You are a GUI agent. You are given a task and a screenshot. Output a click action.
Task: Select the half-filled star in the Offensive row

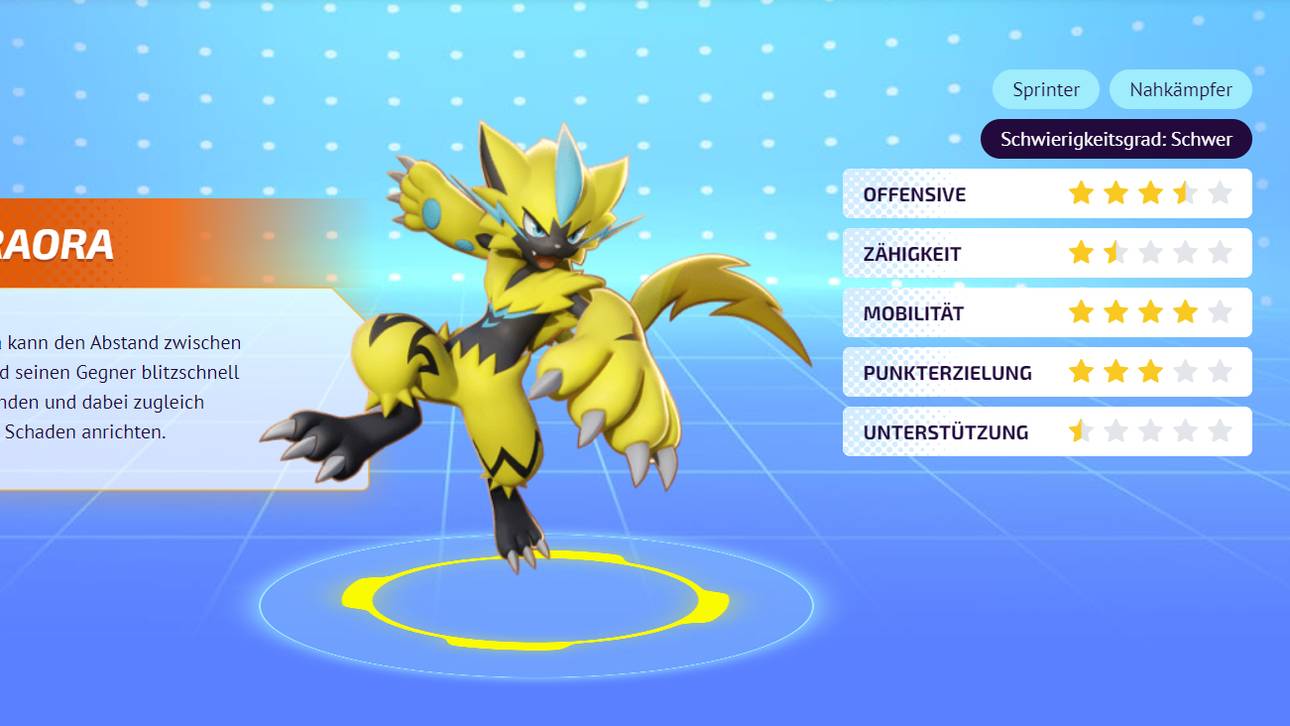[x=1186, y=193]
